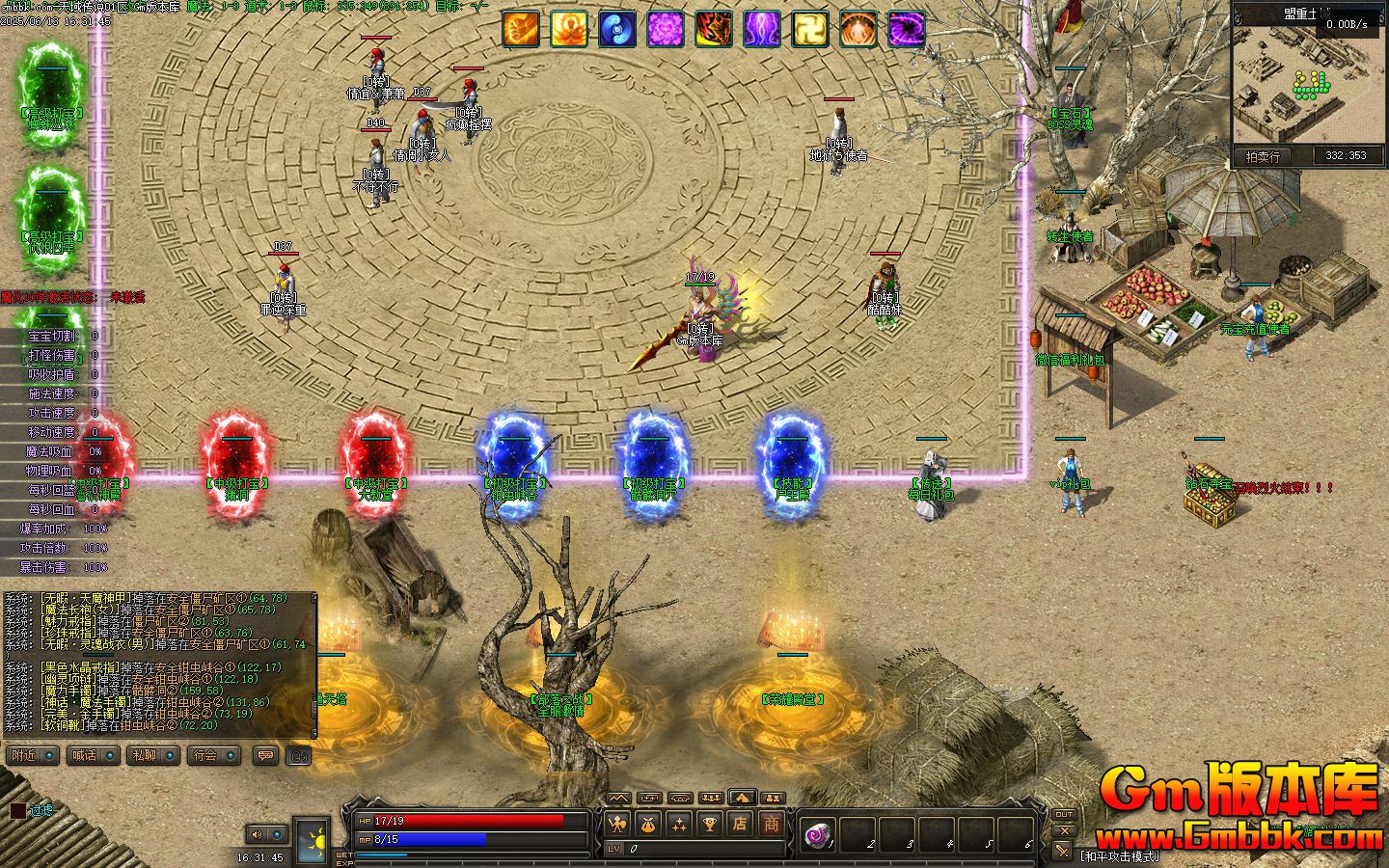Show the trophy rankings panel

(x=710, y=825)
